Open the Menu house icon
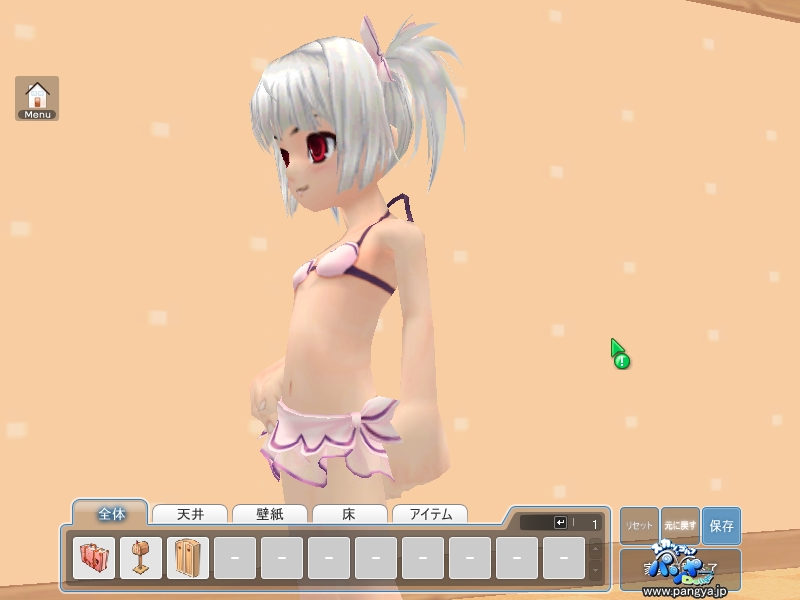The width and height of the screenshot is (800, 600). [37, 98]
